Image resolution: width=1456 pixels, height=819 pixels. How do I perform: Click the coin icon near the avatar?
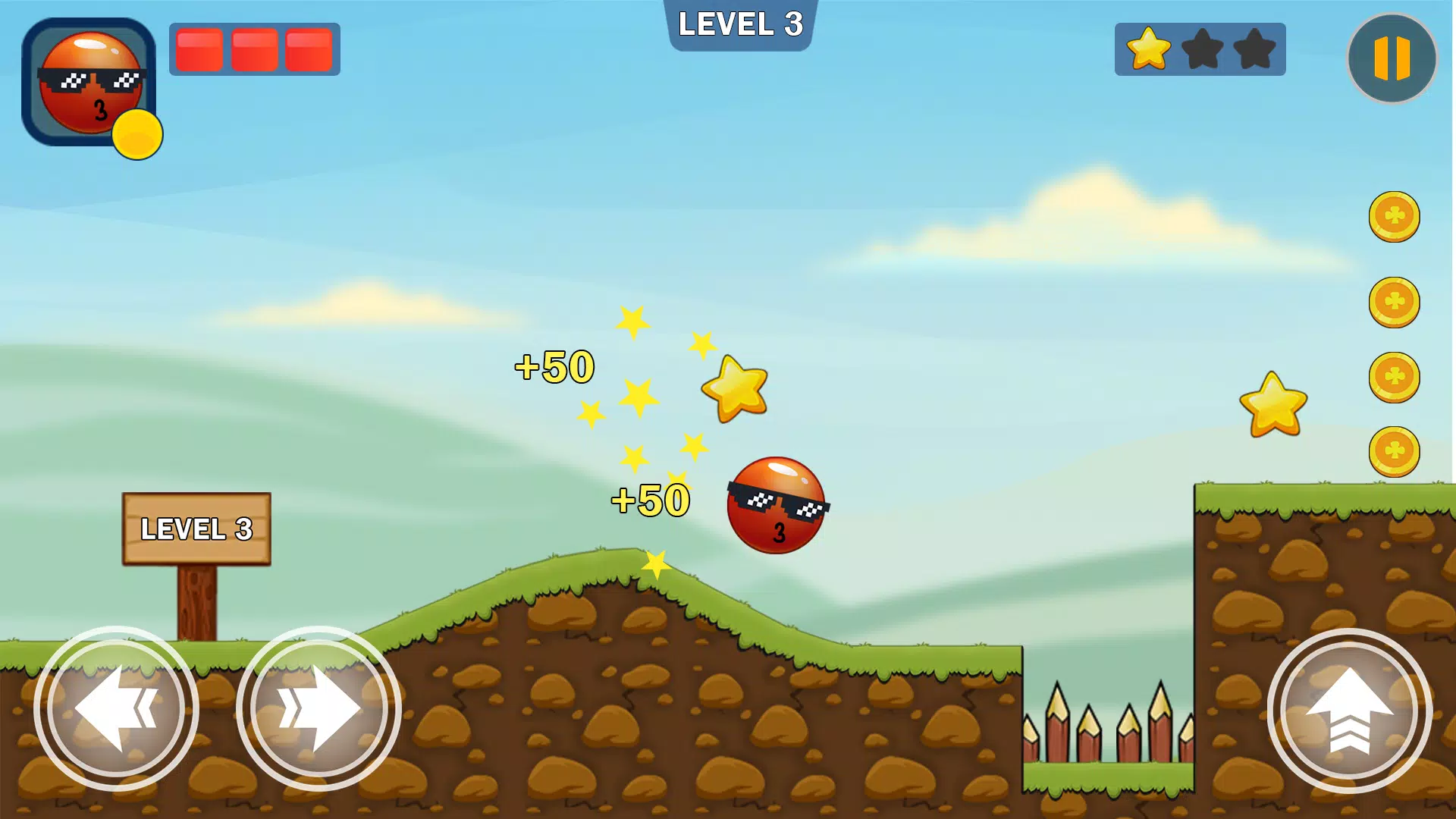click(x=139, y=133)
